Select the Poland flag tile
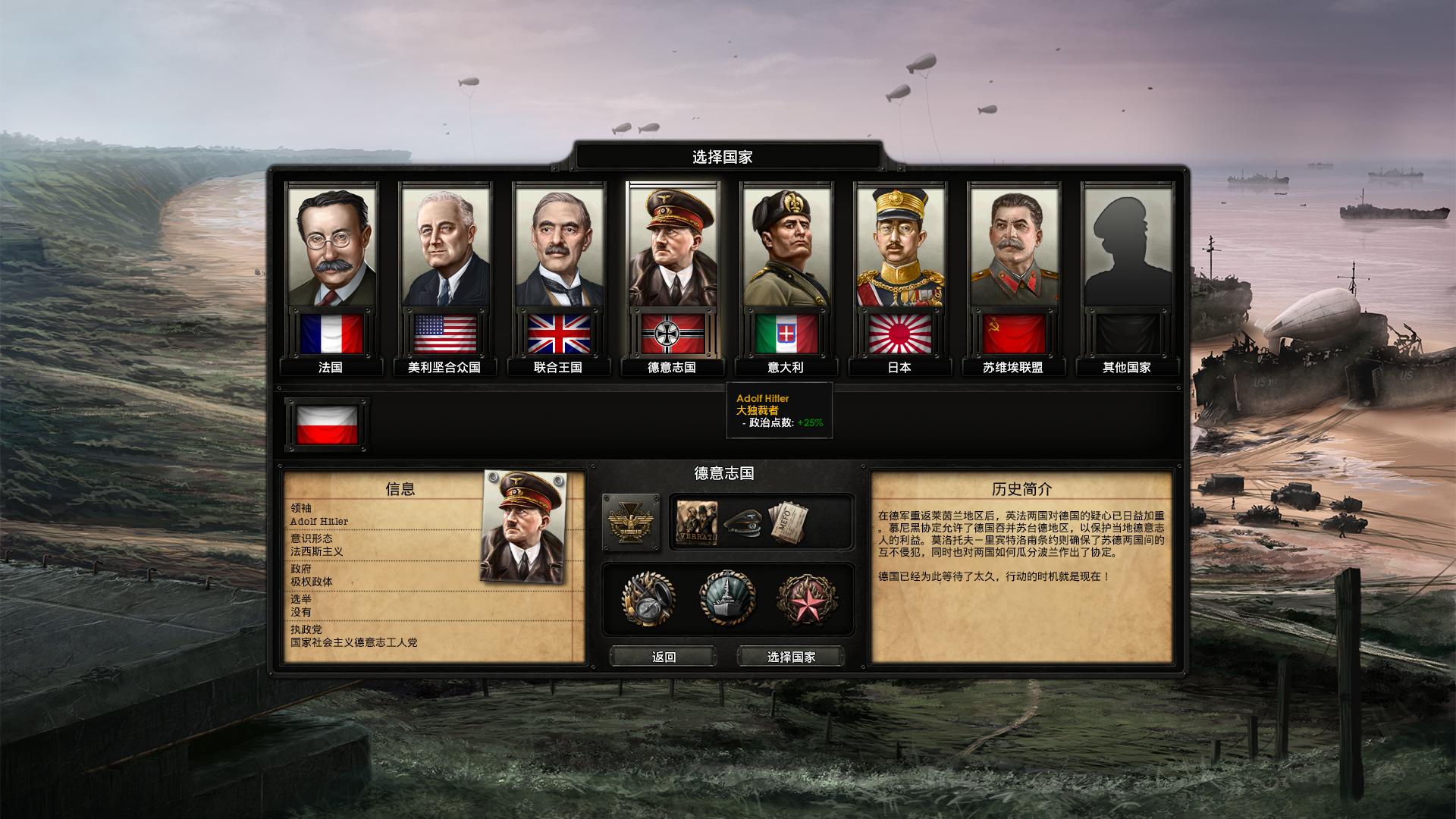This screenshot has height=819, width=1456. point(327,425)
